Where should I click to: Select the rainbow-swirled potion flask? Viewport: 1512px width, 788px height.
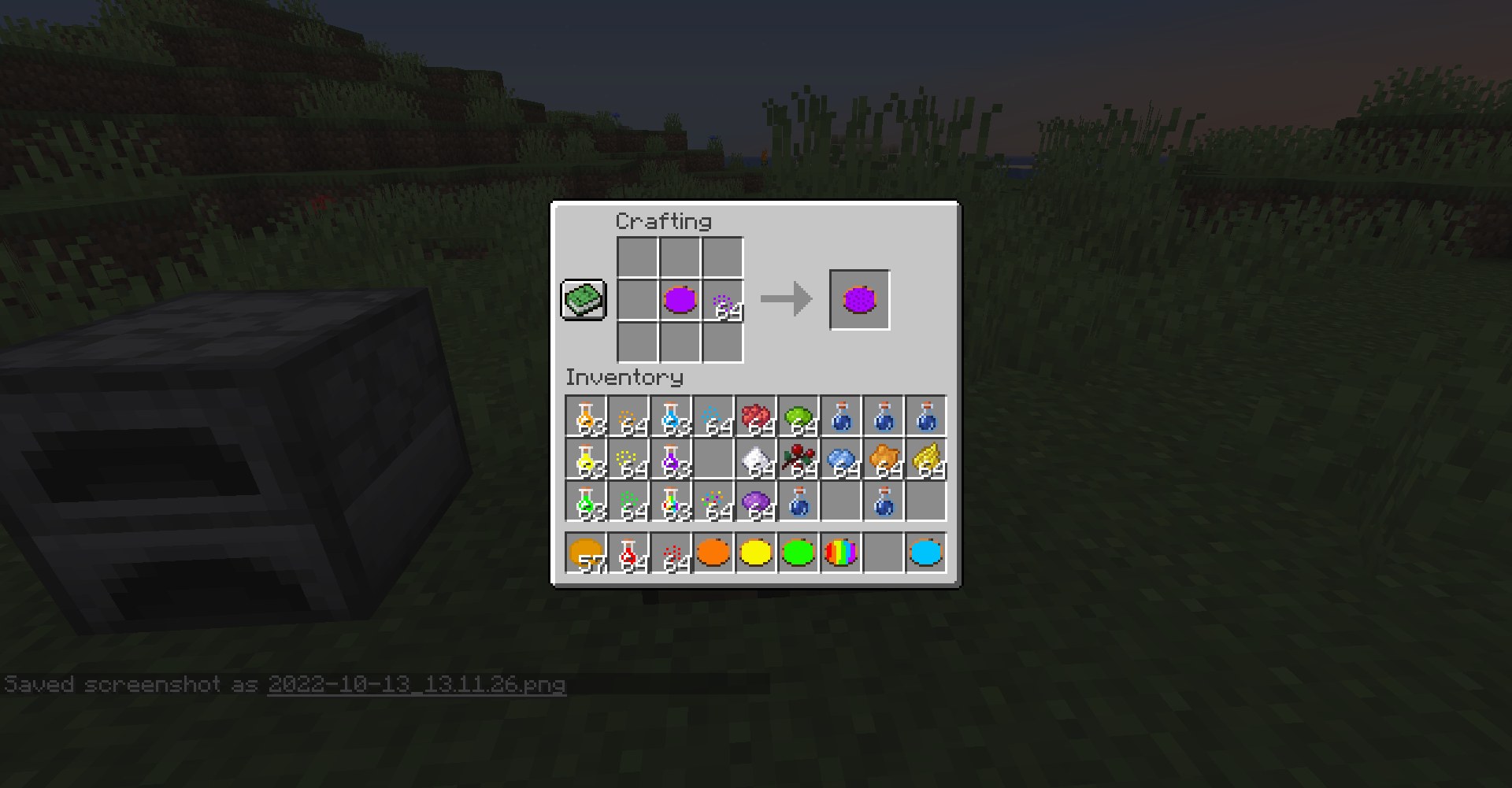[x=671, y=502]
